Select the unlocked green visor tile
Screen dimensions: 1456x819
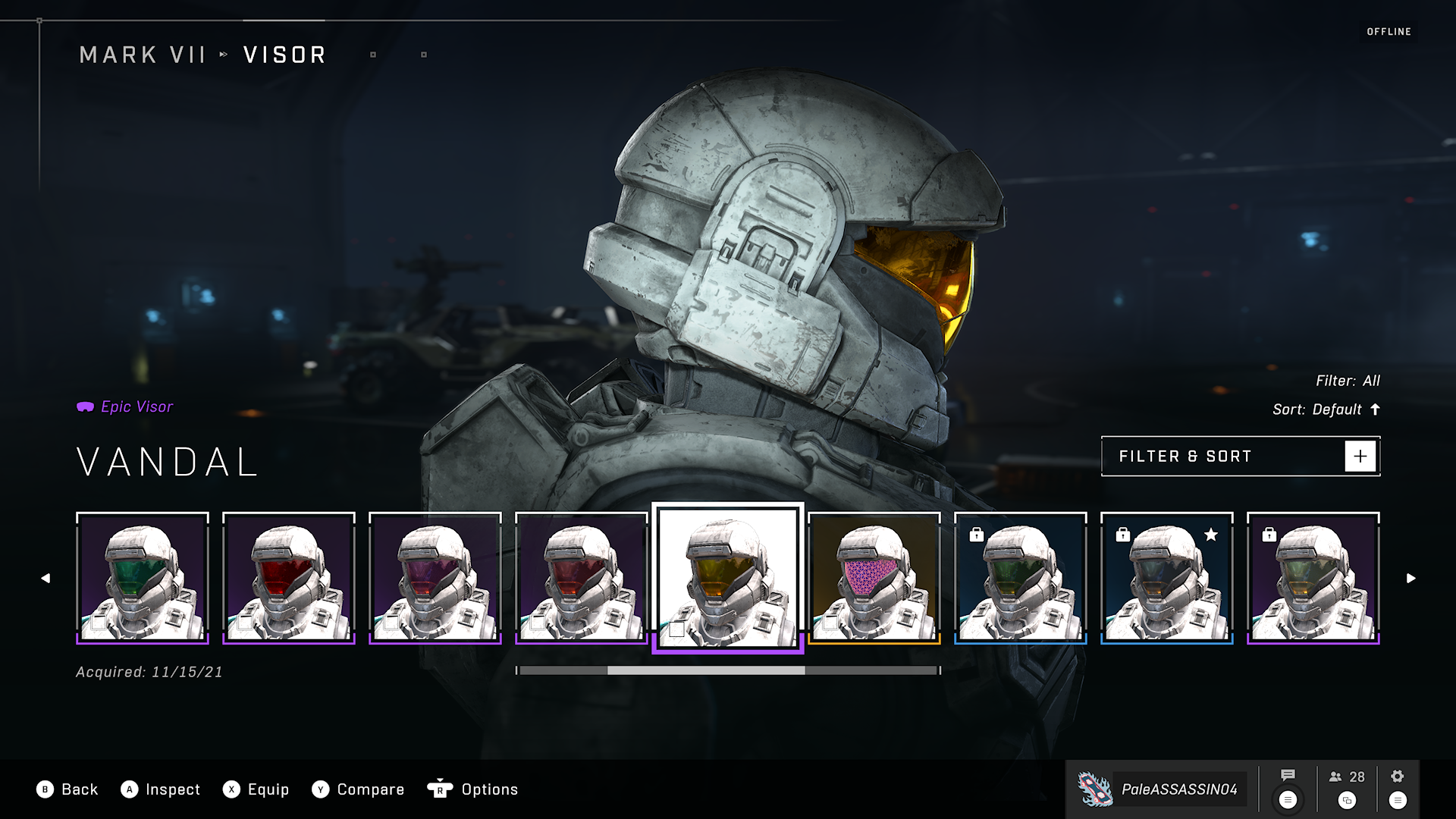tap(143, 578)
